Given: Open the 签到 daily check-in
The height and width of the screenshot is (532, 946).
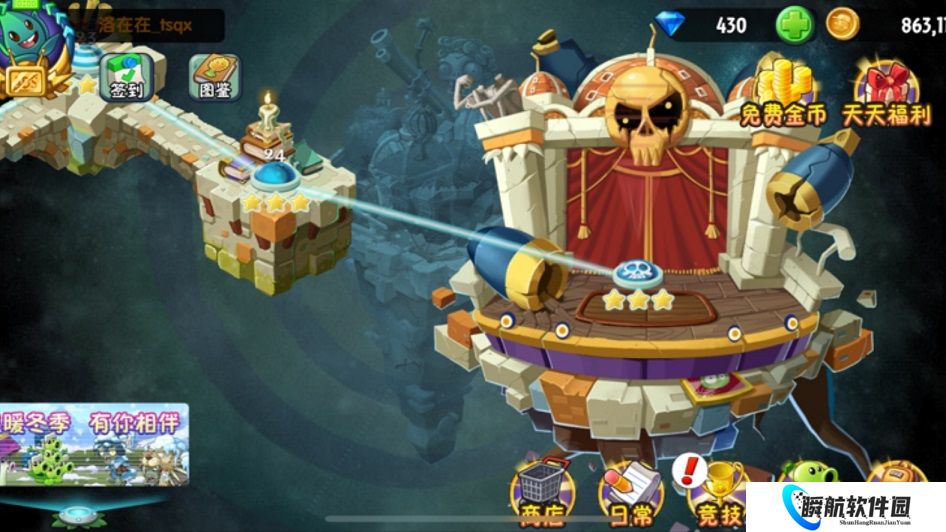Looking at the screenshot, I should point(127,76).
